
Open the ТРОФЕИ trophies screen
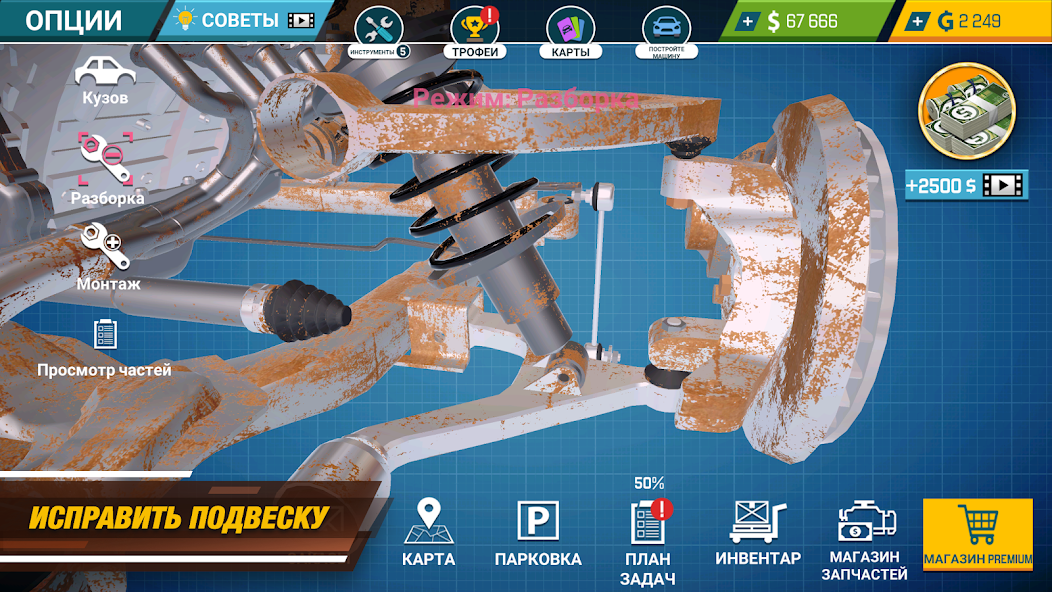pyautogui.click(x=475, y=31)
